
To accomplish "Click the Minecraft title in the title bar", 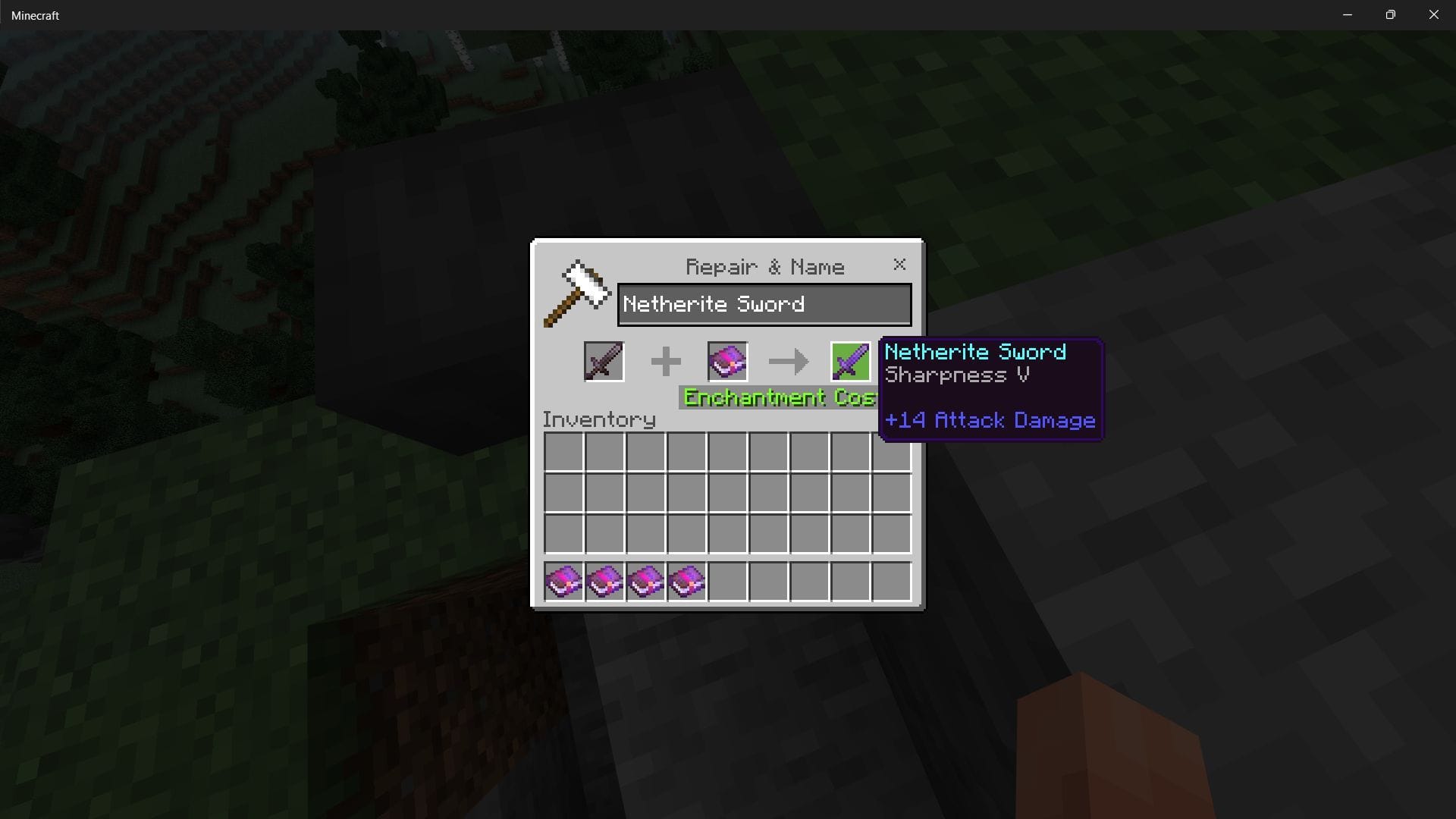I will [x=35, y=14].
